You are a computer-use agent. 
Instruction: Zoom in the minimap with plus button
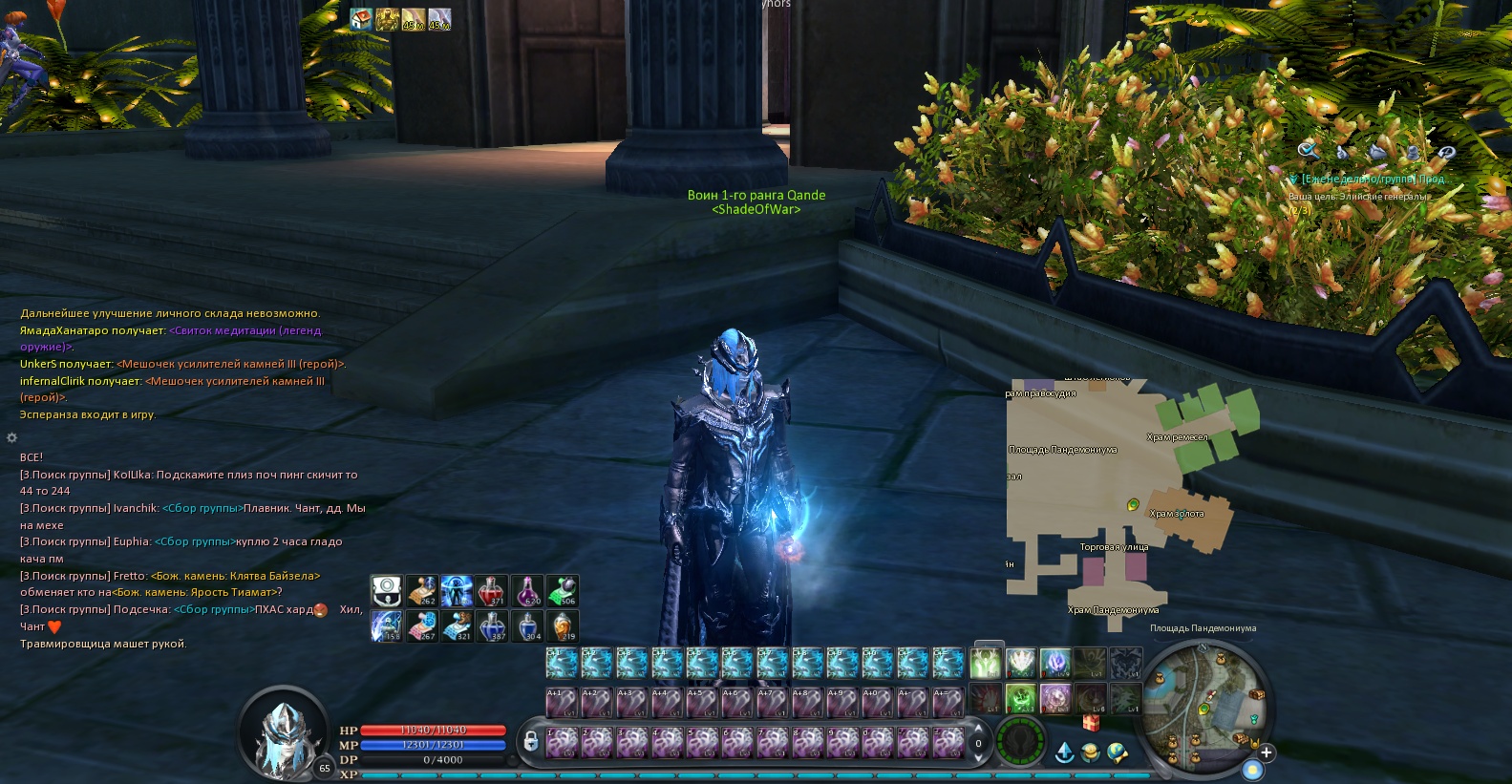1267,752
